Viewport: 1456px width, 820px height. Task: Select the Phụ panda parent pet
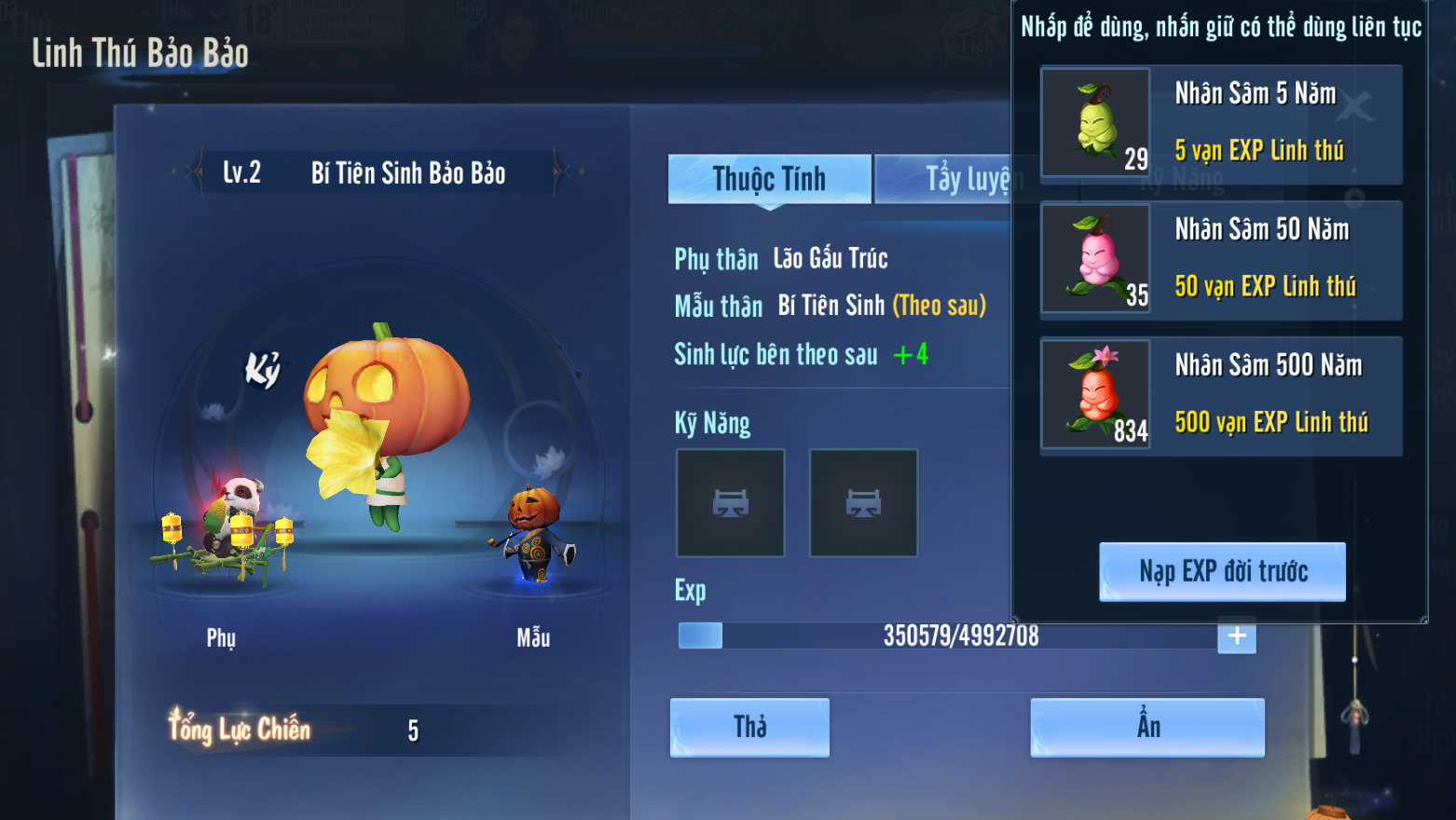tap(228, 528)
